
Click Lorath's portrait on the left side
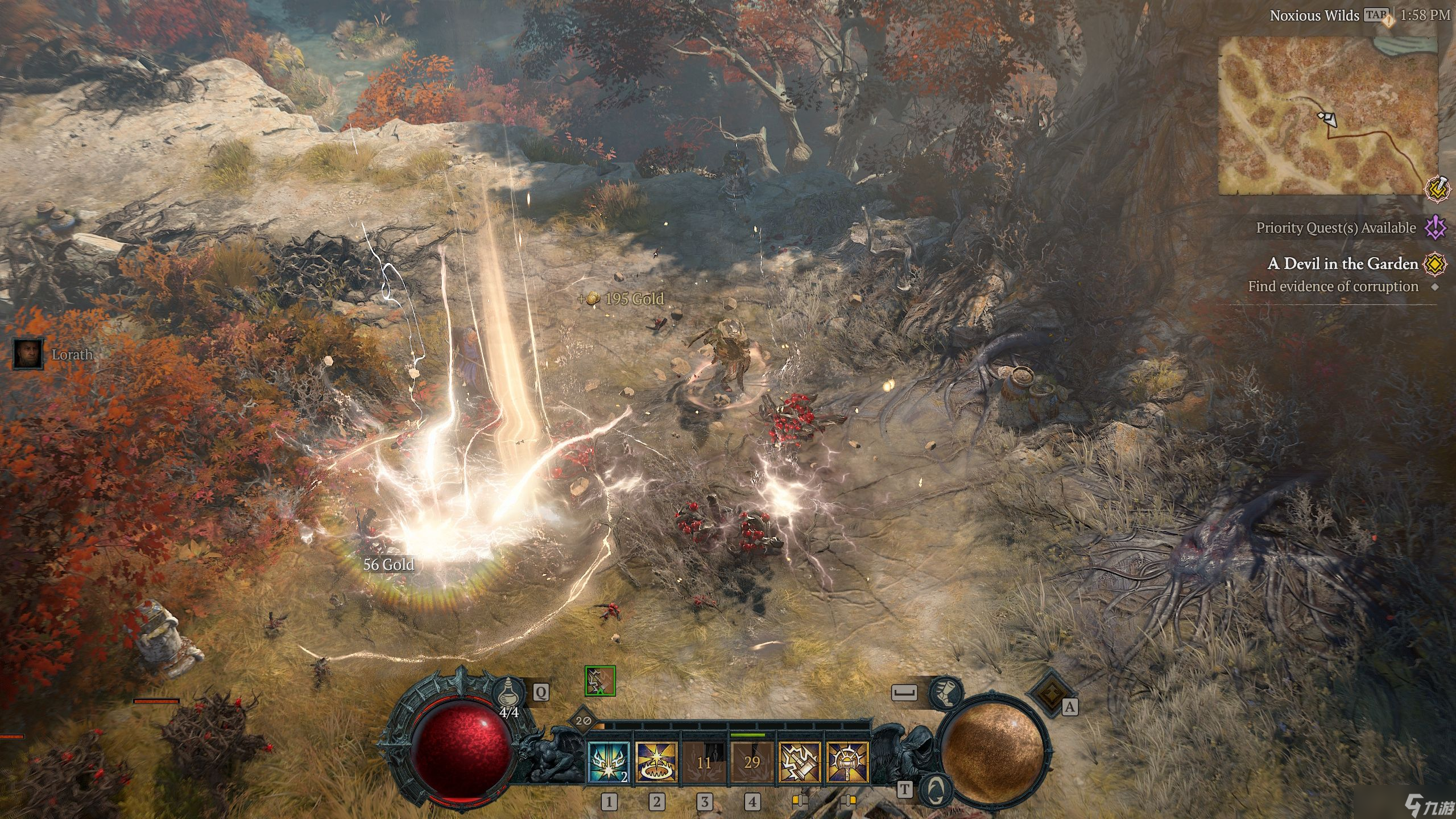[28, 353]
